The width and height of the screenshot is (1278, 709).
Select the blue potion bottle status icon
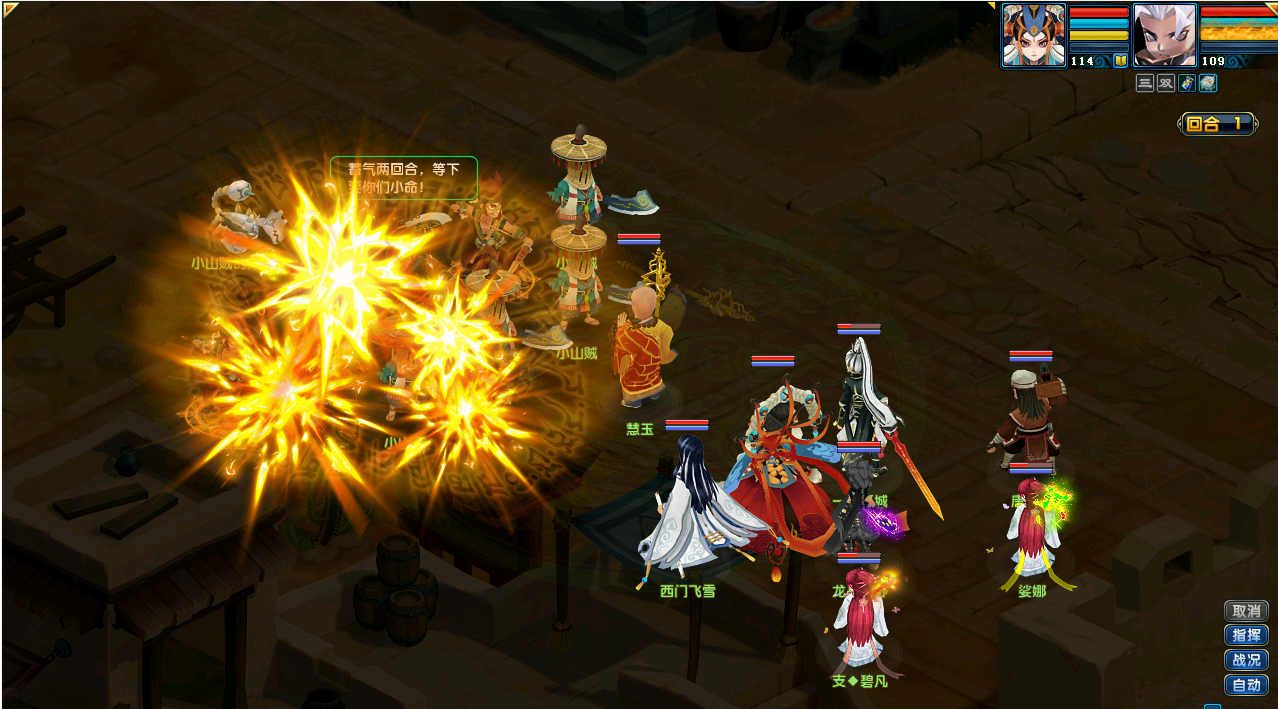tap(1187, 83)
